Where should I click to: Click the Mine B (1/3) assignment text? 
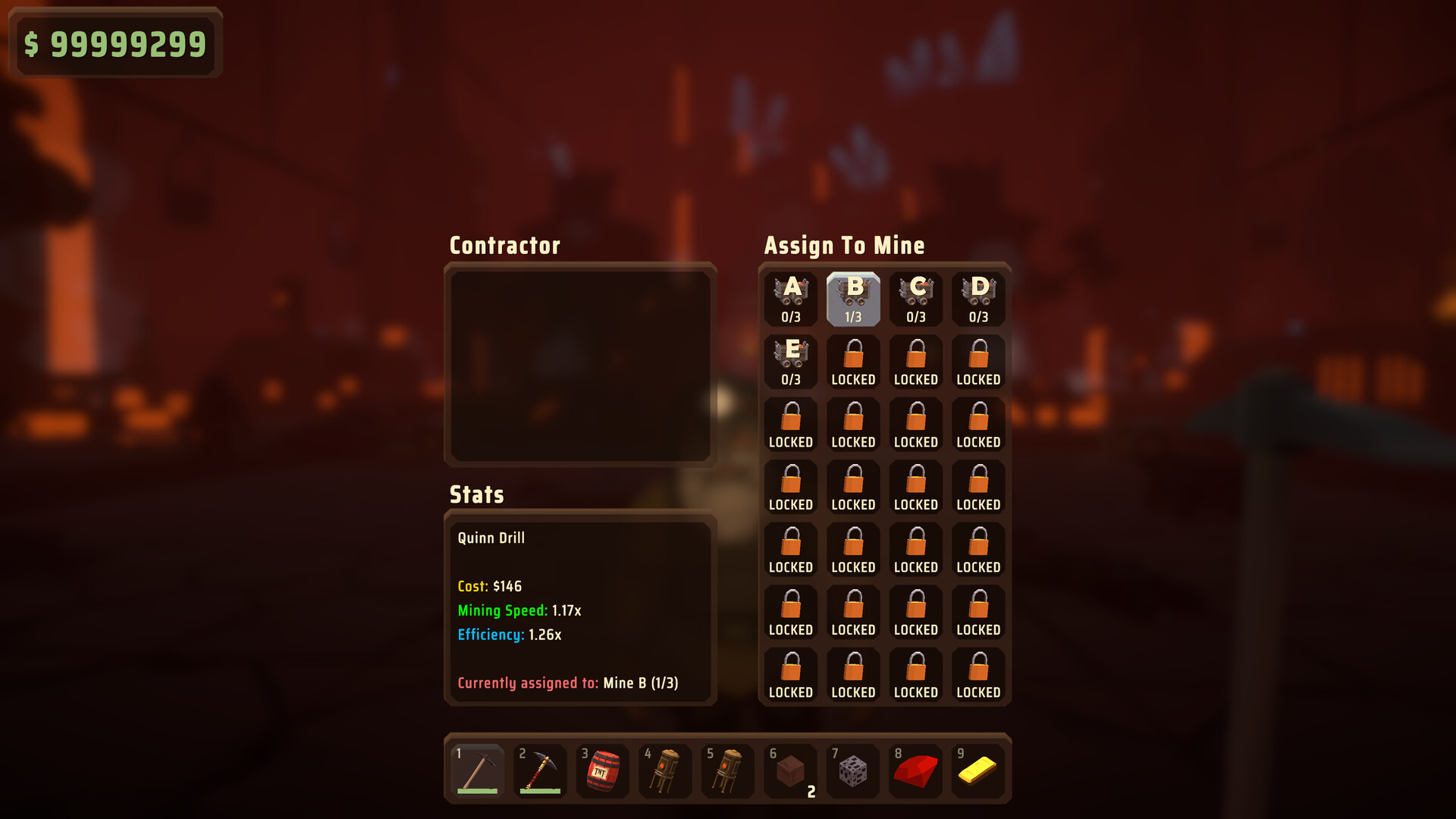(x=640, y=682)
